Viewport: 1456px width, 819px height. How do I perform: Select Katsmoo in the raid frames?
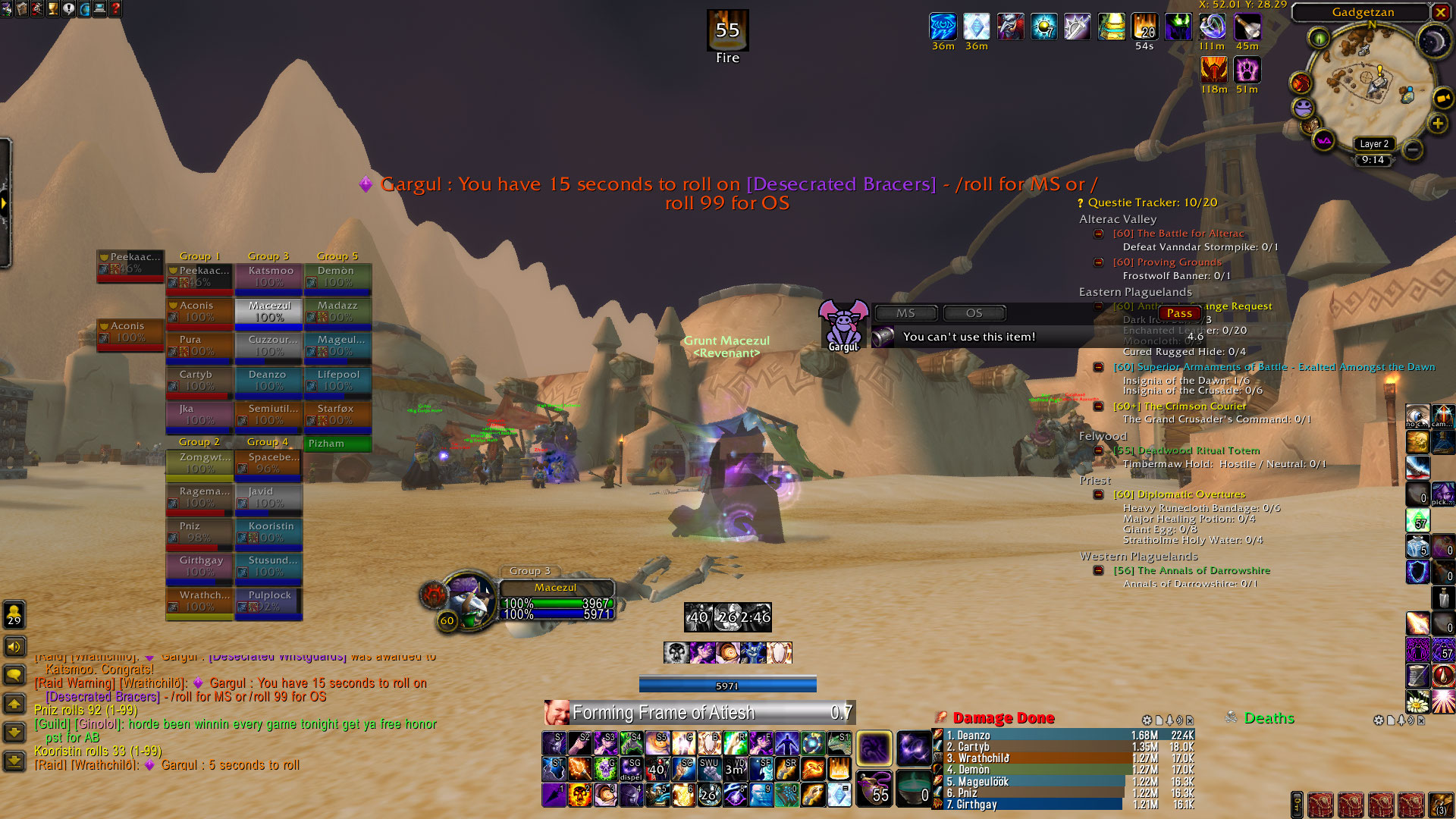pyautogui.click(x=269, y=276)
